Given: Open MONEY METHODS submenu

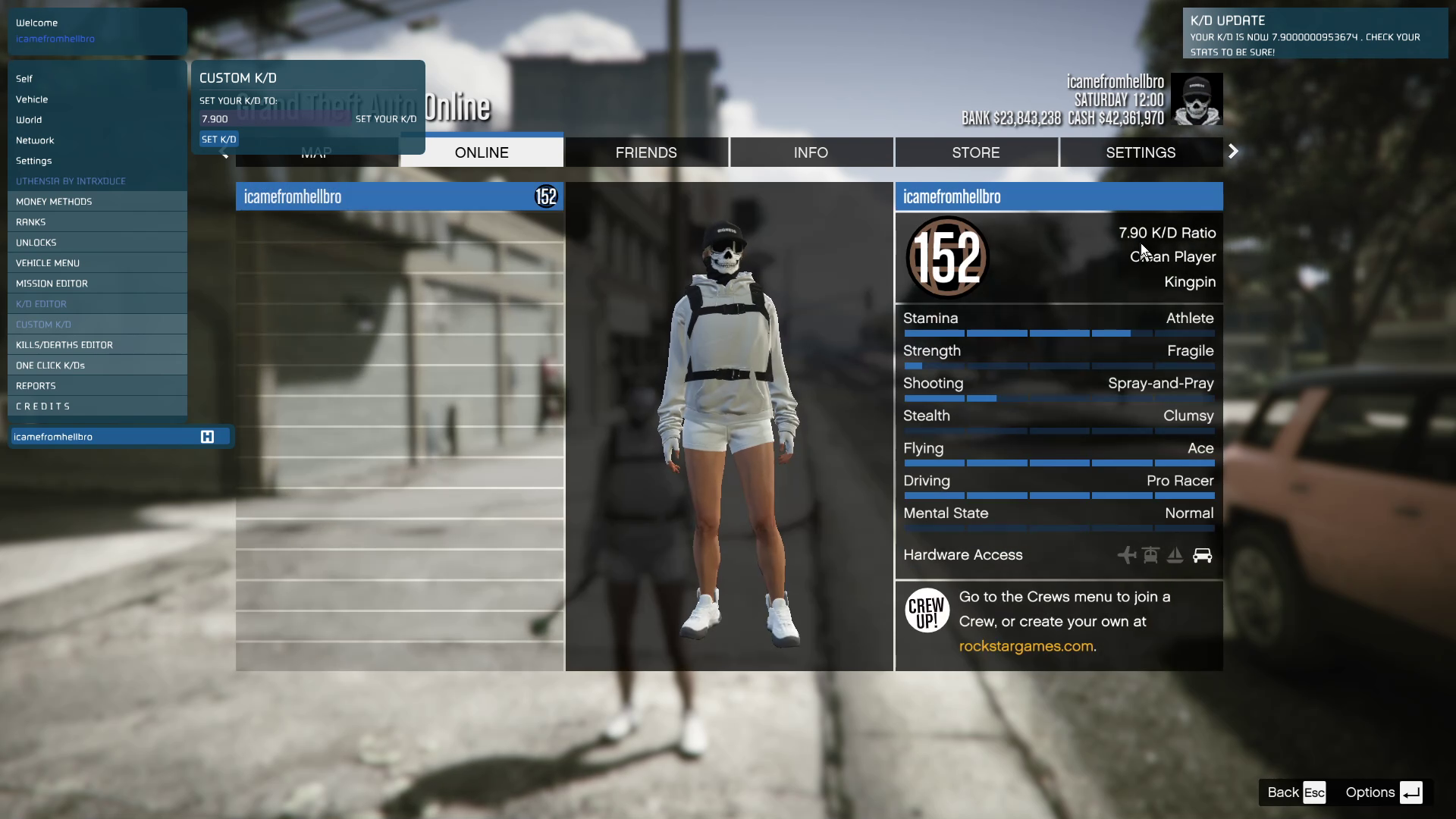Looking at the screenshot, I should (54, 202).
